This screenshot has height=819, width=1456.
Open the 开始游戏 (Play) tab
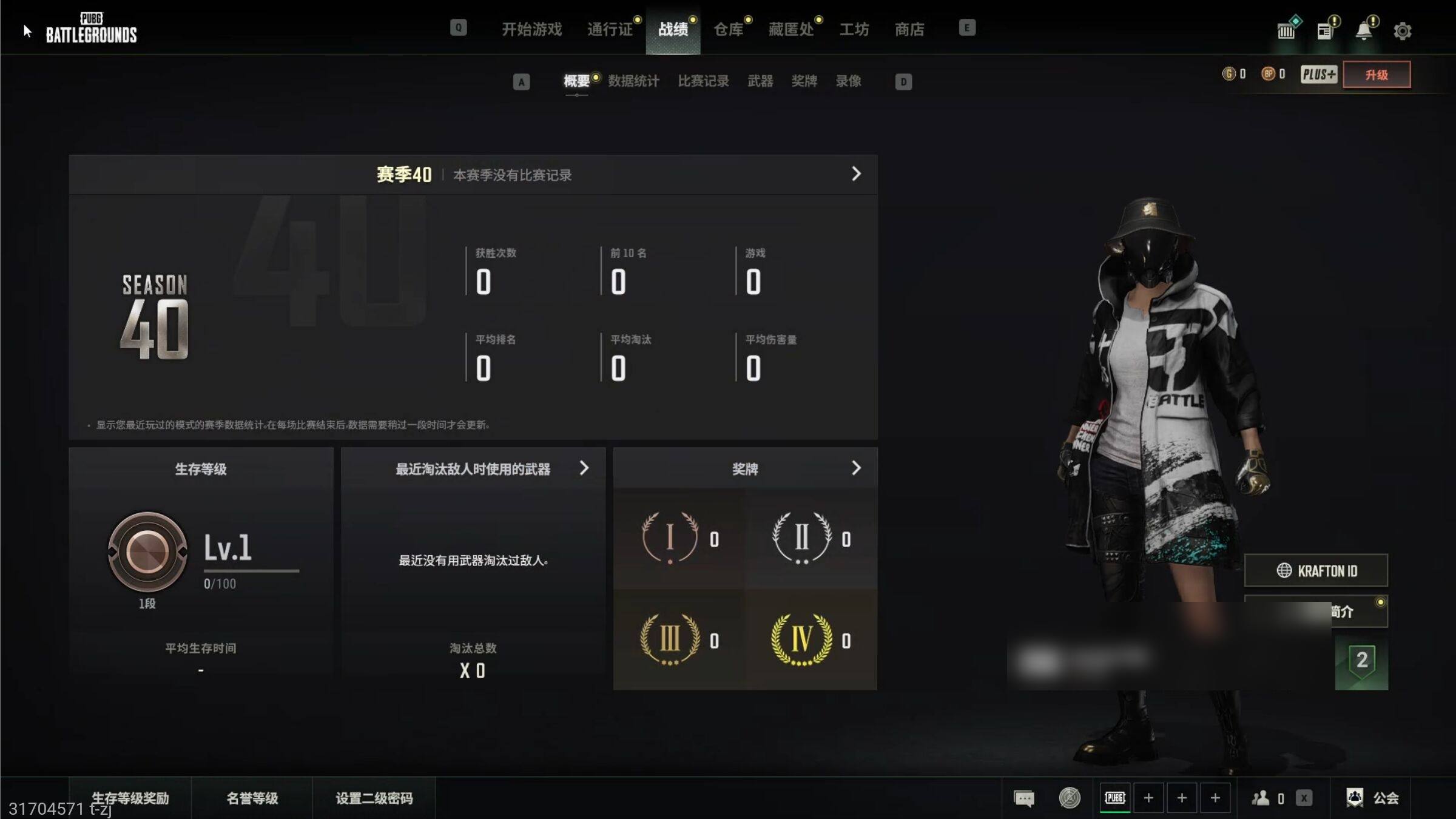click(531, 29)
